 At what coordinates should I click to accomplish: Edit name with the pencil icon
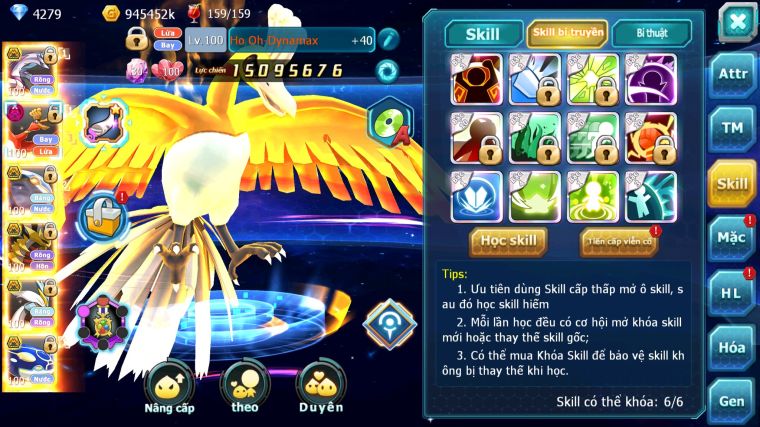coord(388,40)
